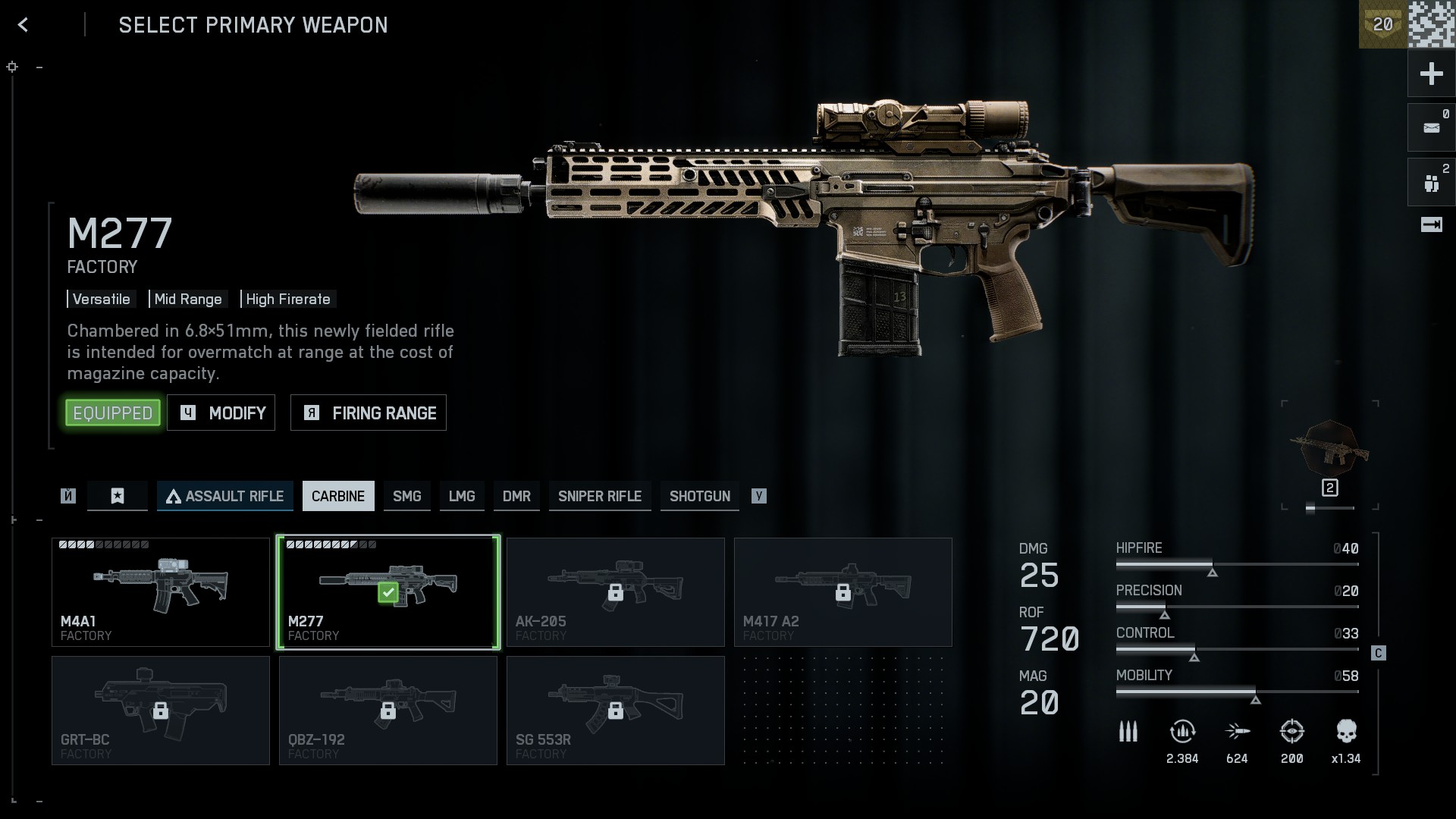Switch to the SMG tab

[407, 496]
